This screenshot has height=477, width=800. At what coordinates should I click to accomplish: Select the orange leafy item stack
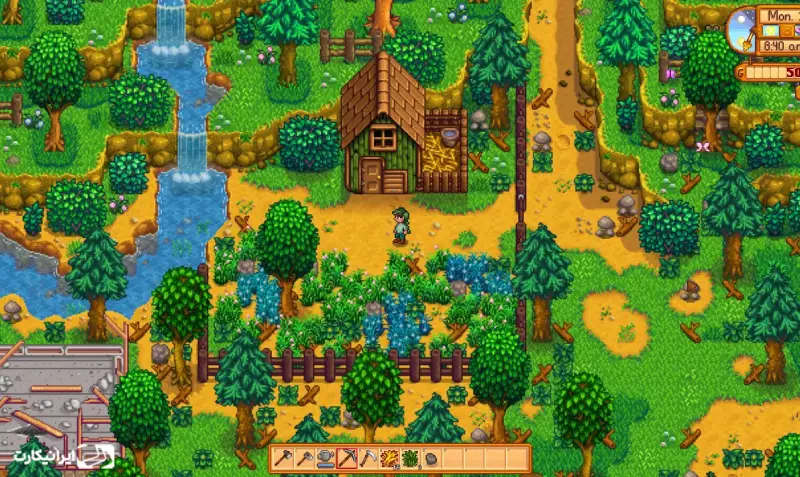[x=390, y=459]
